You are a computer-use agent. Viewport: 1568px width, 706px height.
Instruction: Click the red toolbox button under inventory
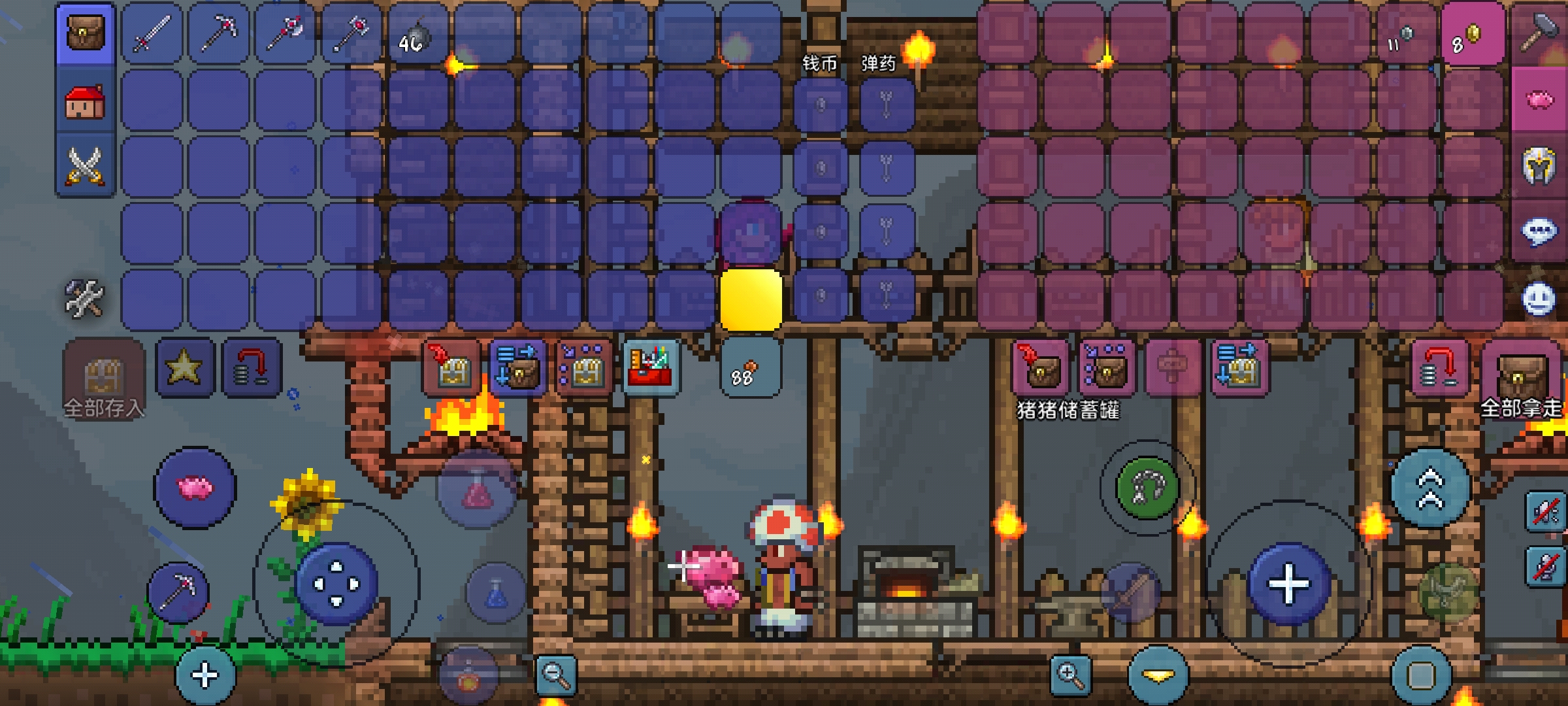[651, 369]
